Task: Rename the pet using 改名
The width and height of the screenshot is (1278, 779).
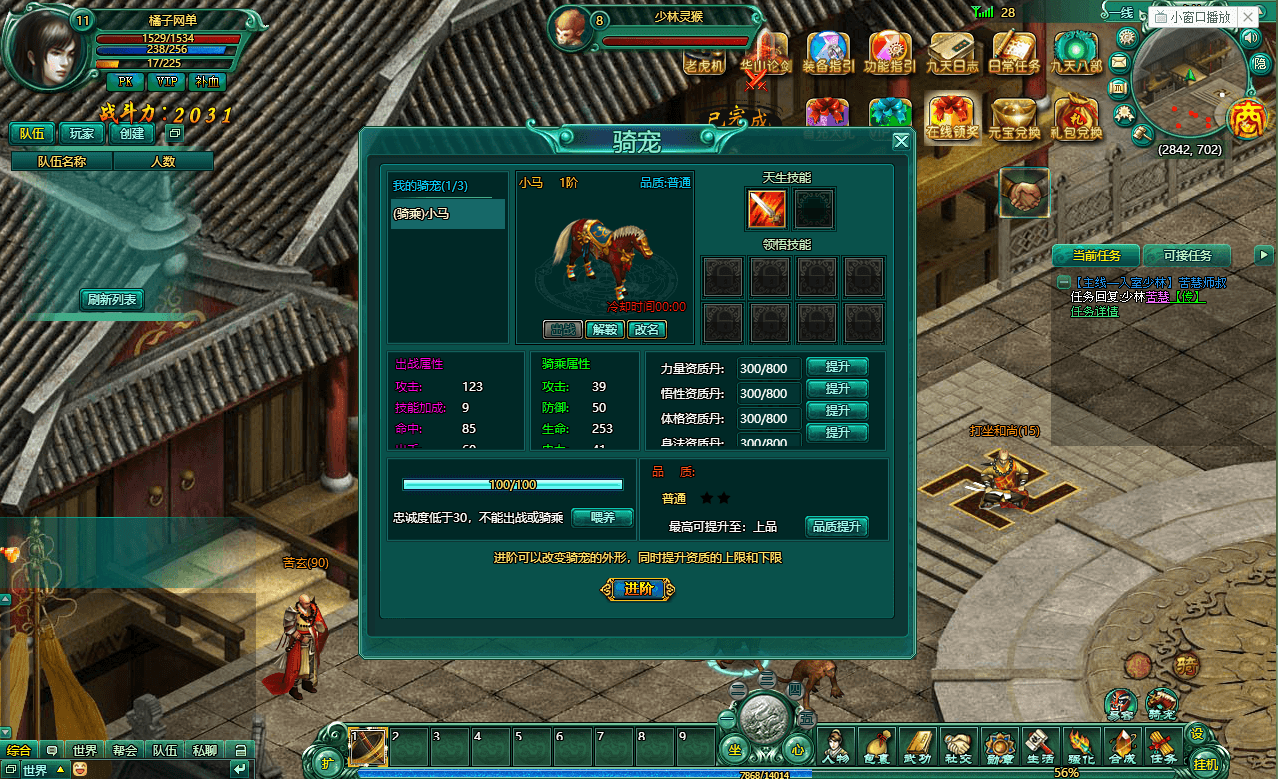Action: coord(645,329)
